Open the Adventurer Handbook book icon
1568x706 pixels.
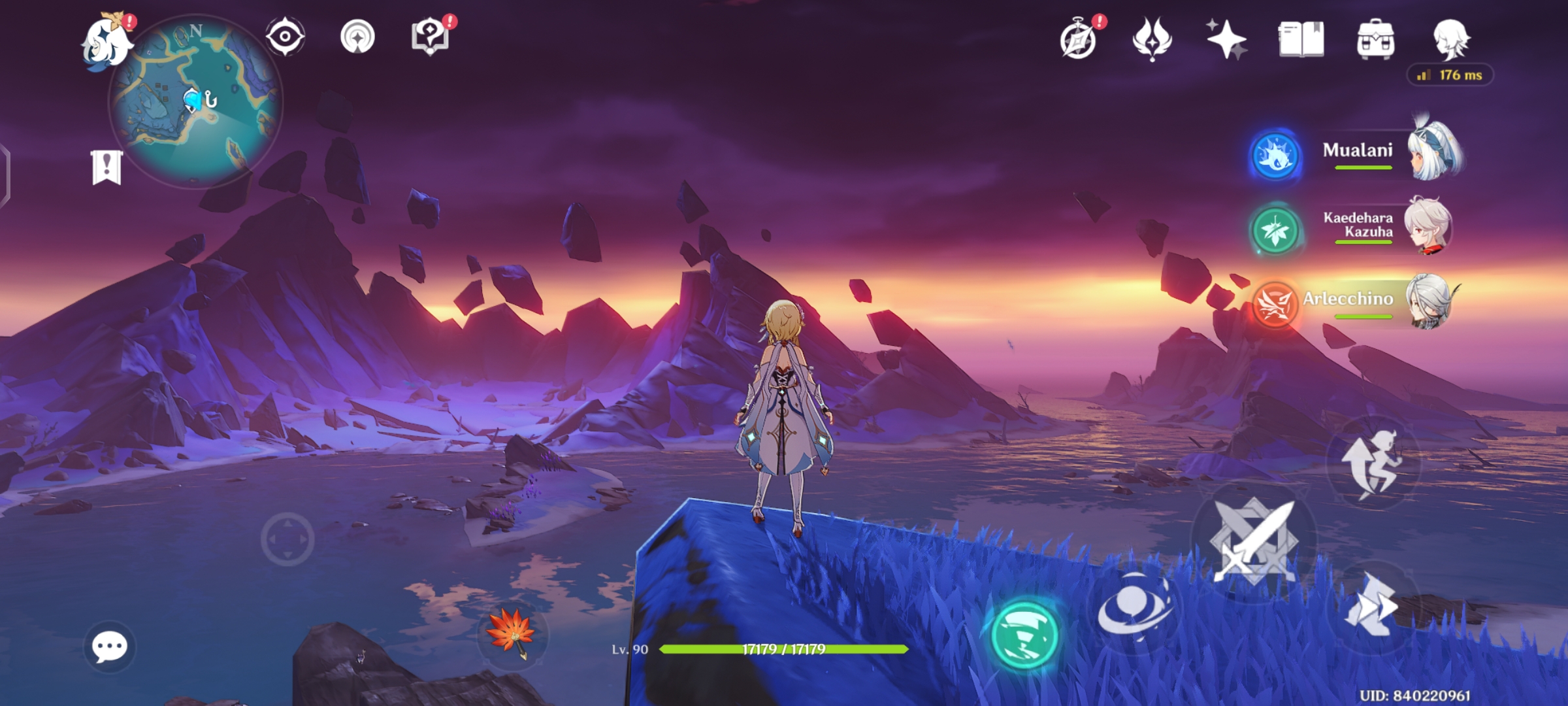1301,40
